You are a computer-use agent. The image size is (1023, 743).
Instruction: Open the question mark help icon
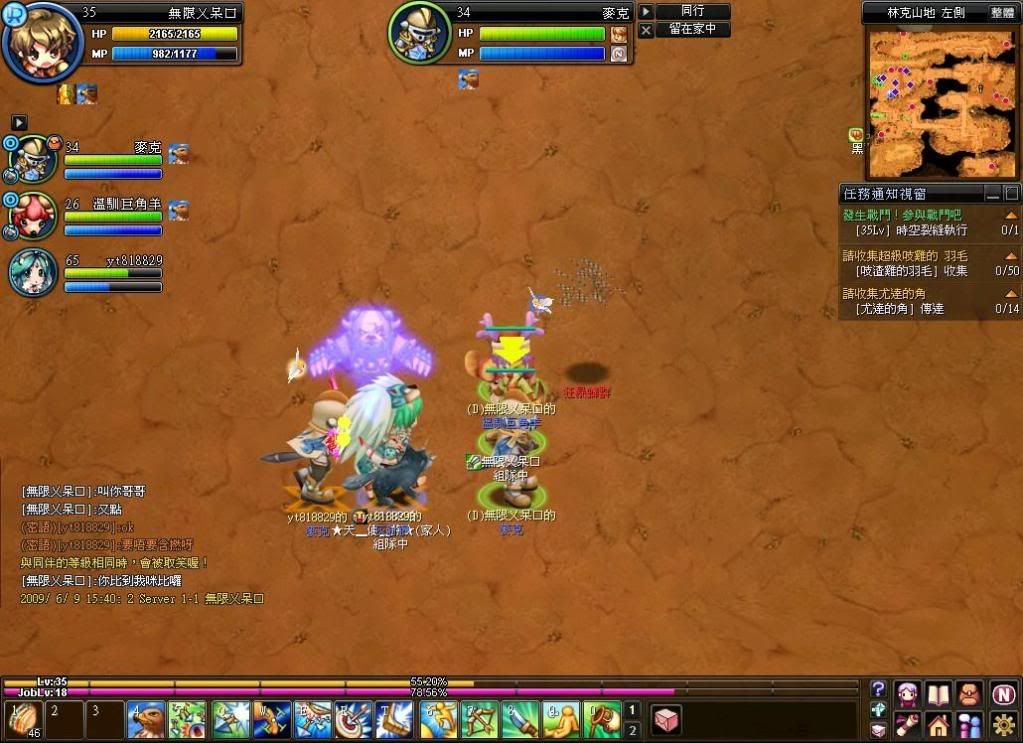pyautogui.click(x=878, y=688)
